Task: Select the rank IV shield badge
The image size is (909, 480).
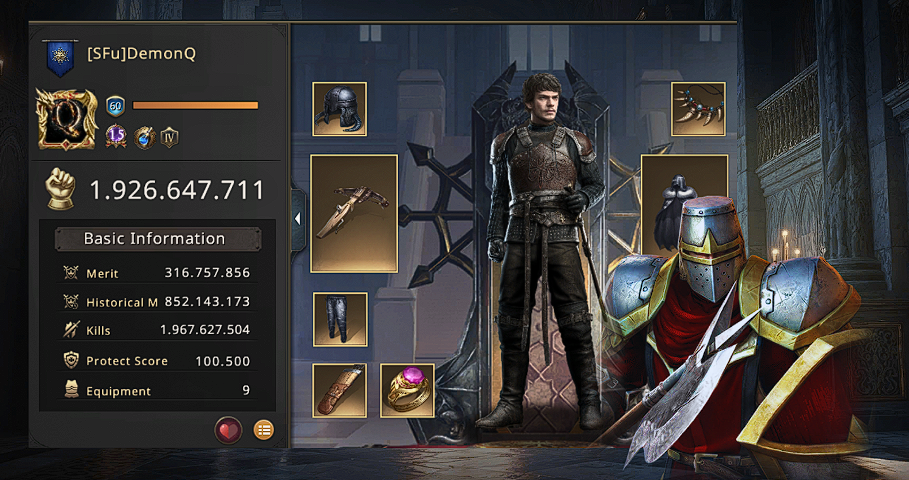Action: pos(169,137)
